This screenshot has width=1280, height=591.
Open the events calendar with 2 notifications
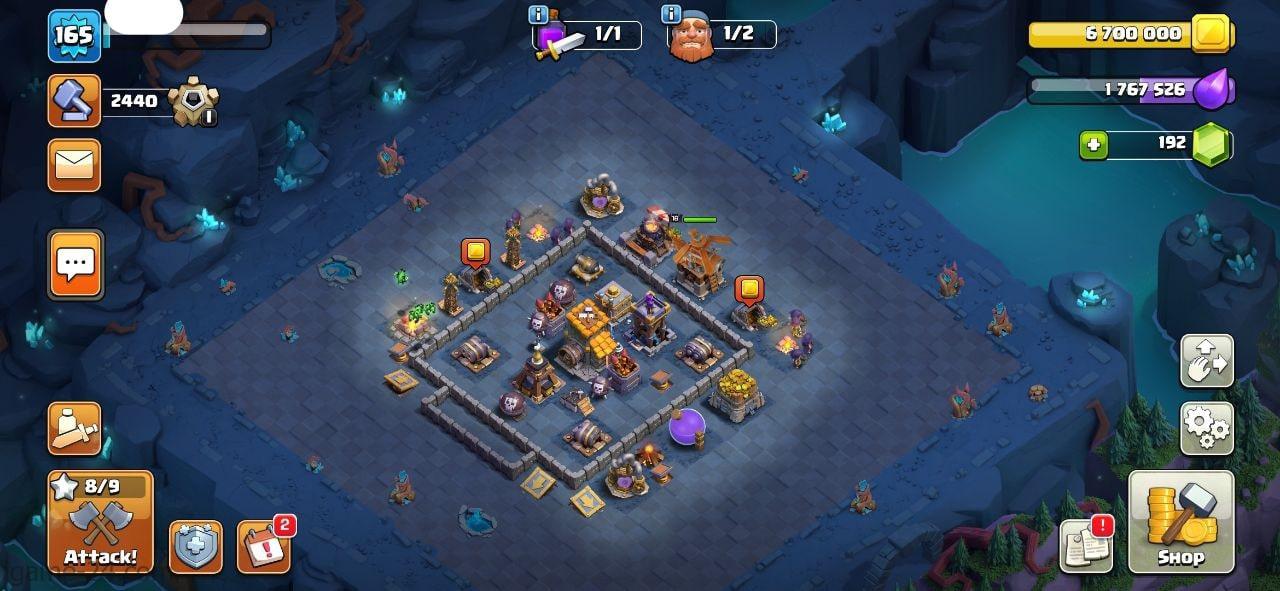coord(264,547)
